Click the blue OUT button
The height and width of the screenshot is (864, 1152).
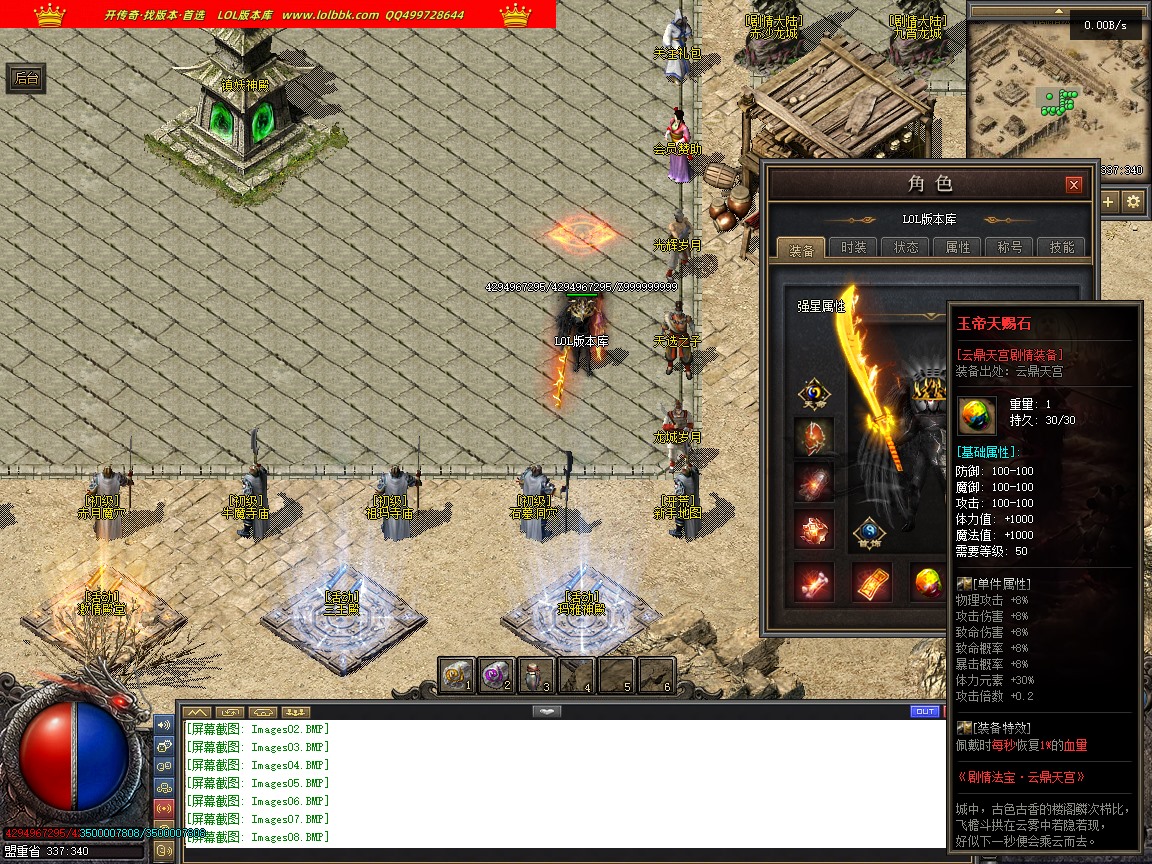(x=925, y=711)
